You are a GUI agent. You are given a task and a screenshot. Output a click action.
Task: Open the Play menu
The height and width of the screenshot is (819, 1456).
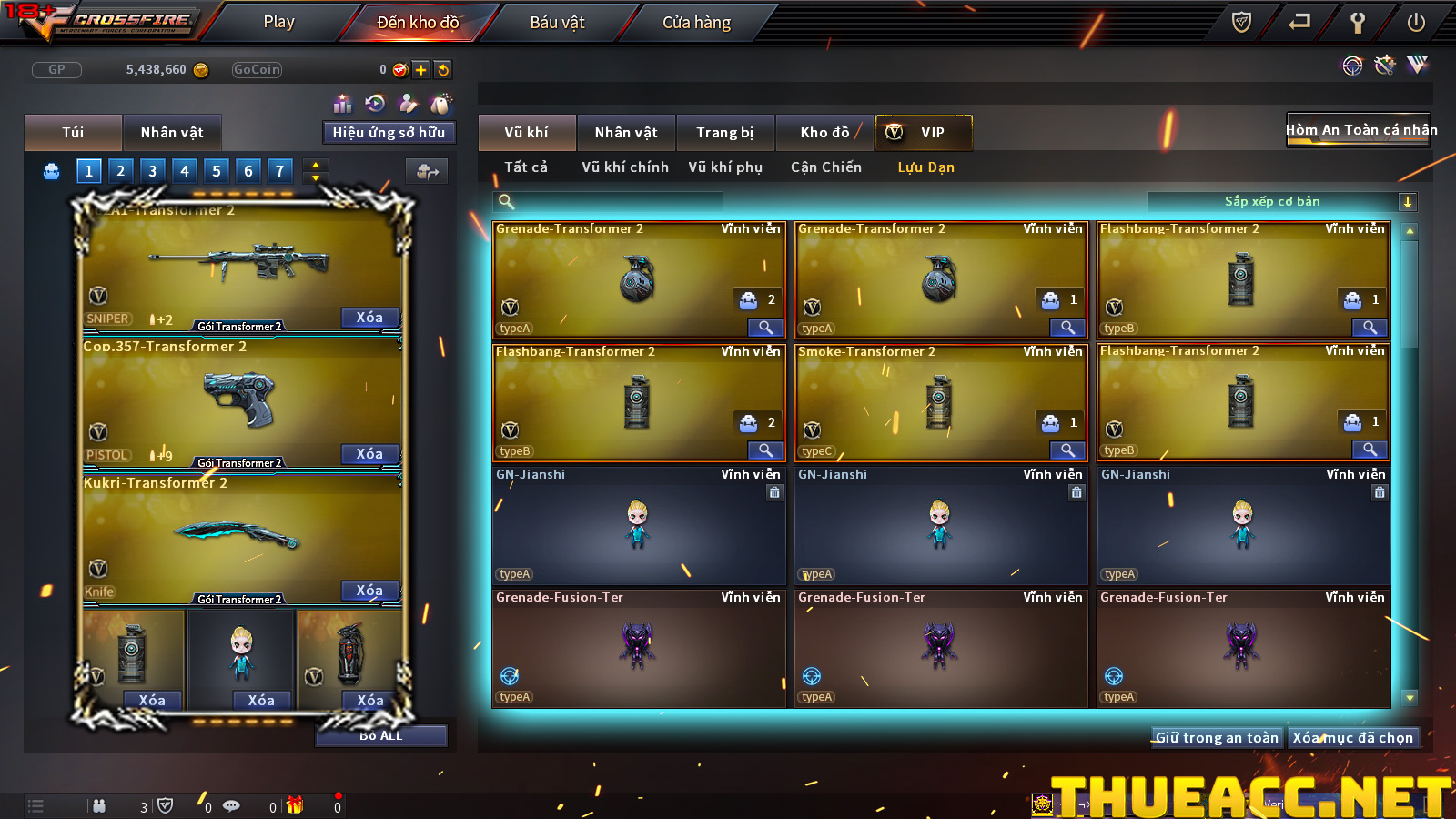pyautogui.click(x=278, y=22)
